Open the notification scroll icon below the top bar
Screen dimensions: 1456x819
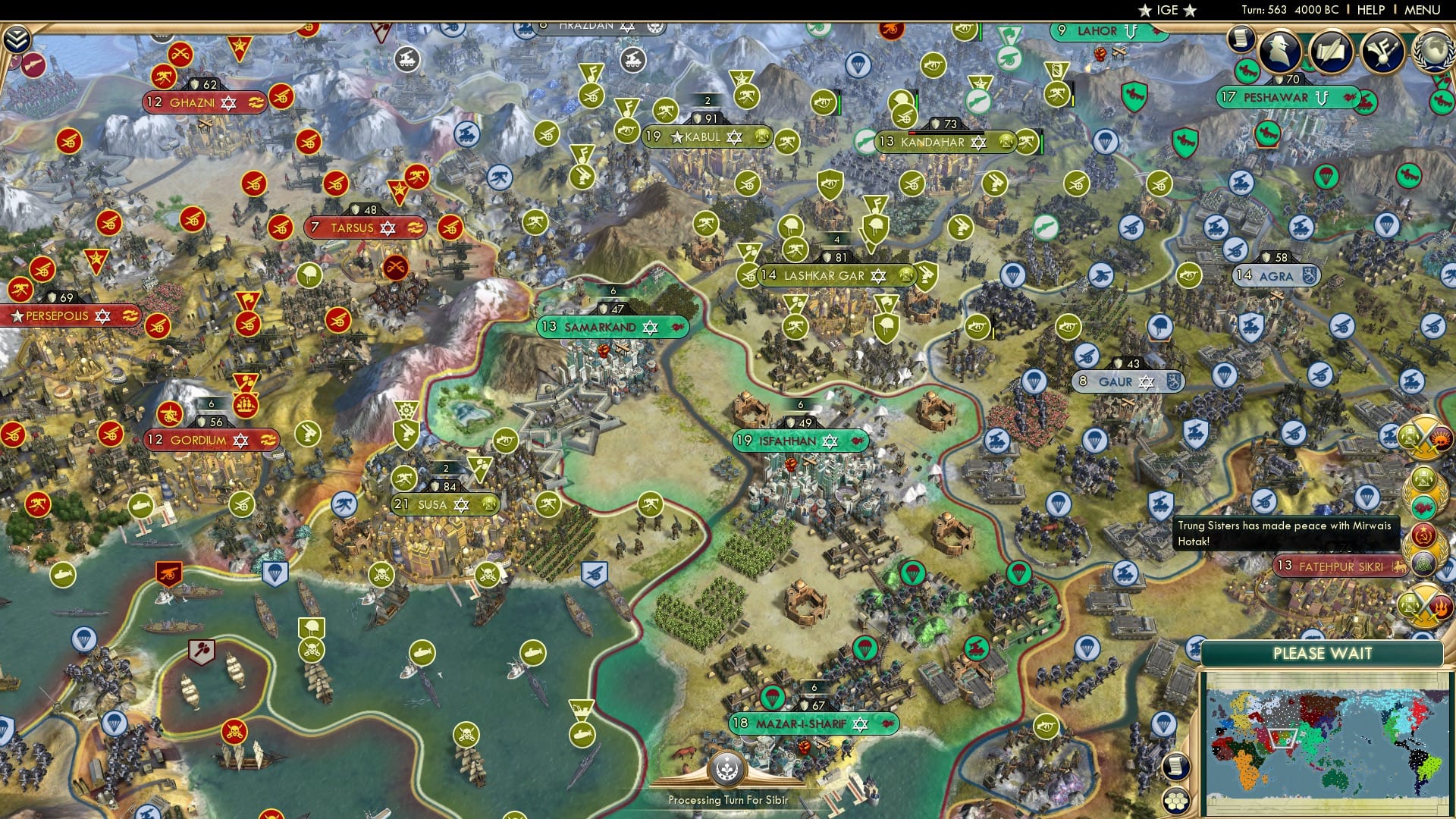pos(1241,38)
